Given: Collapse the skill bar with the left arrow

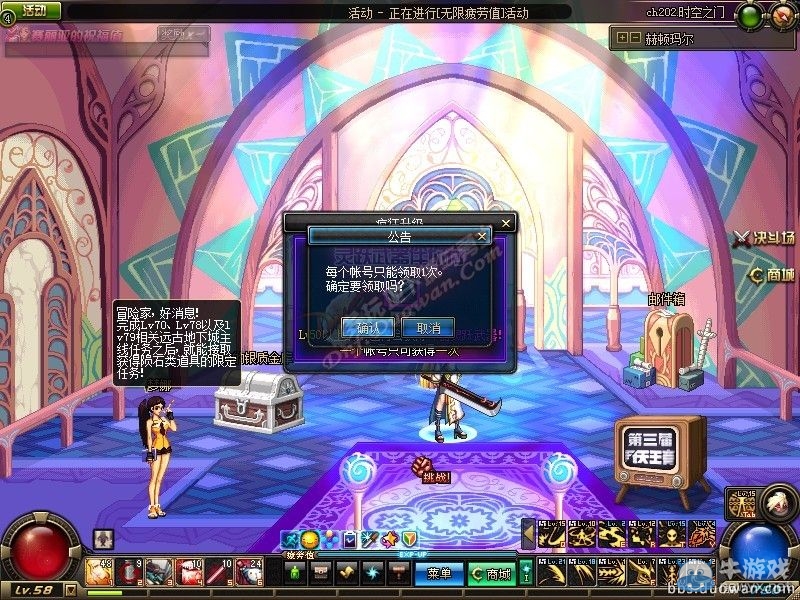Looking at the screenshot, I should [x=527, y=535].
